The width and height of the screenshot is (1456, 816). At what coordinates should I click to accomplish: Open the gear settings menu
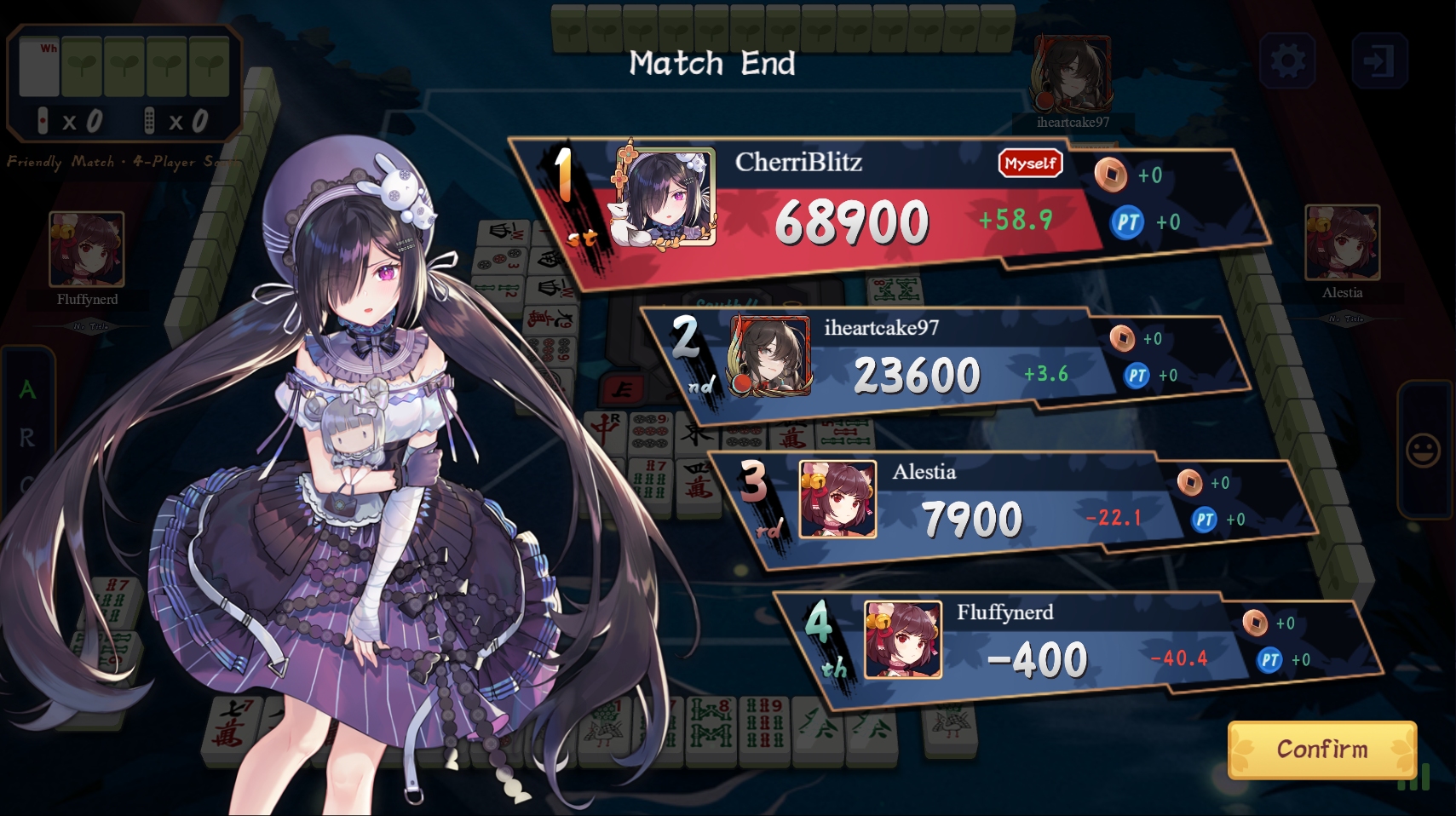(1287, 60)
